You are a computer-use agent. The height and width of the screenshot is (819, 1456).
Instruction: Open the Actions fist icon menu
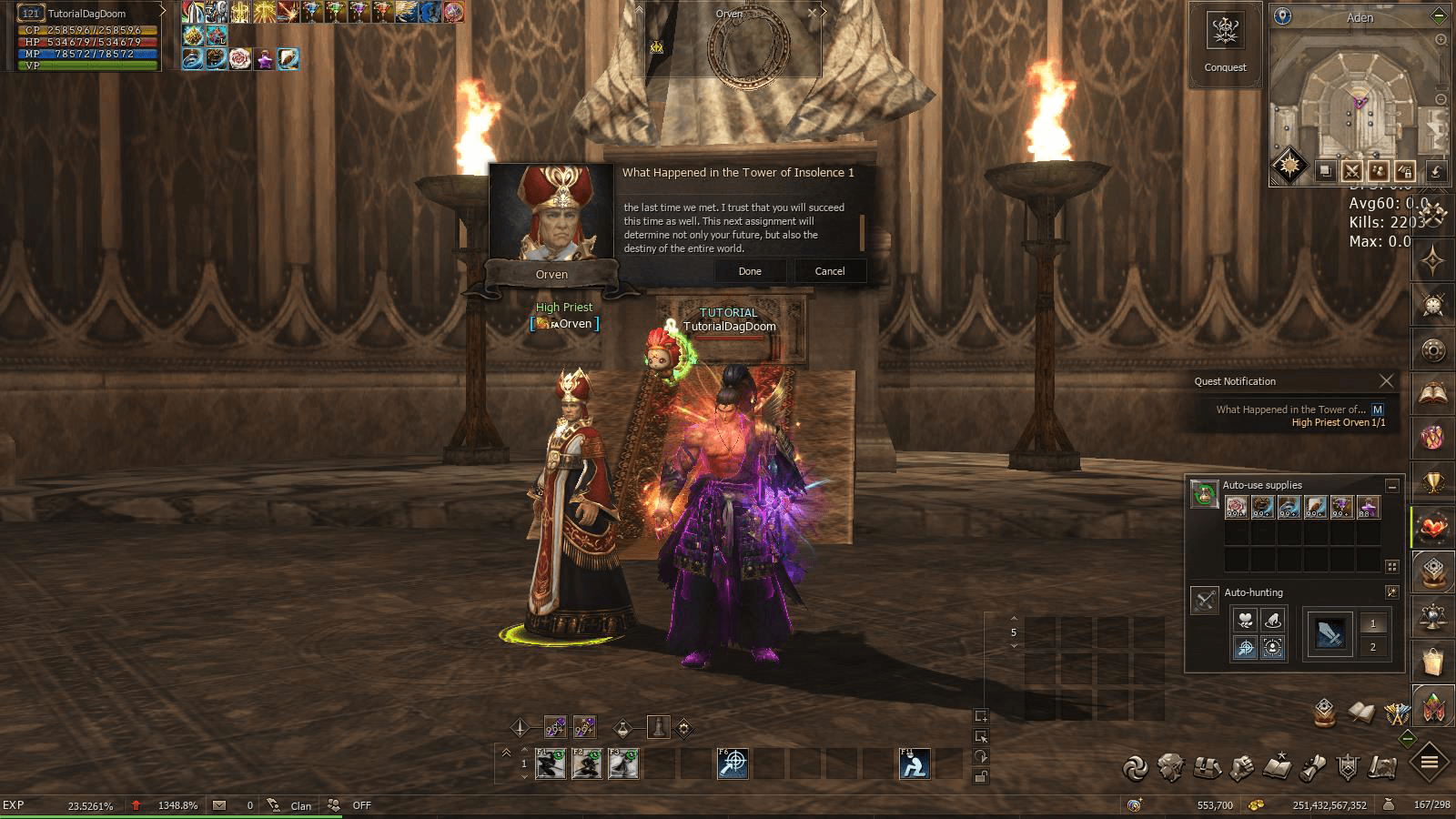[x=1242, y=767]
